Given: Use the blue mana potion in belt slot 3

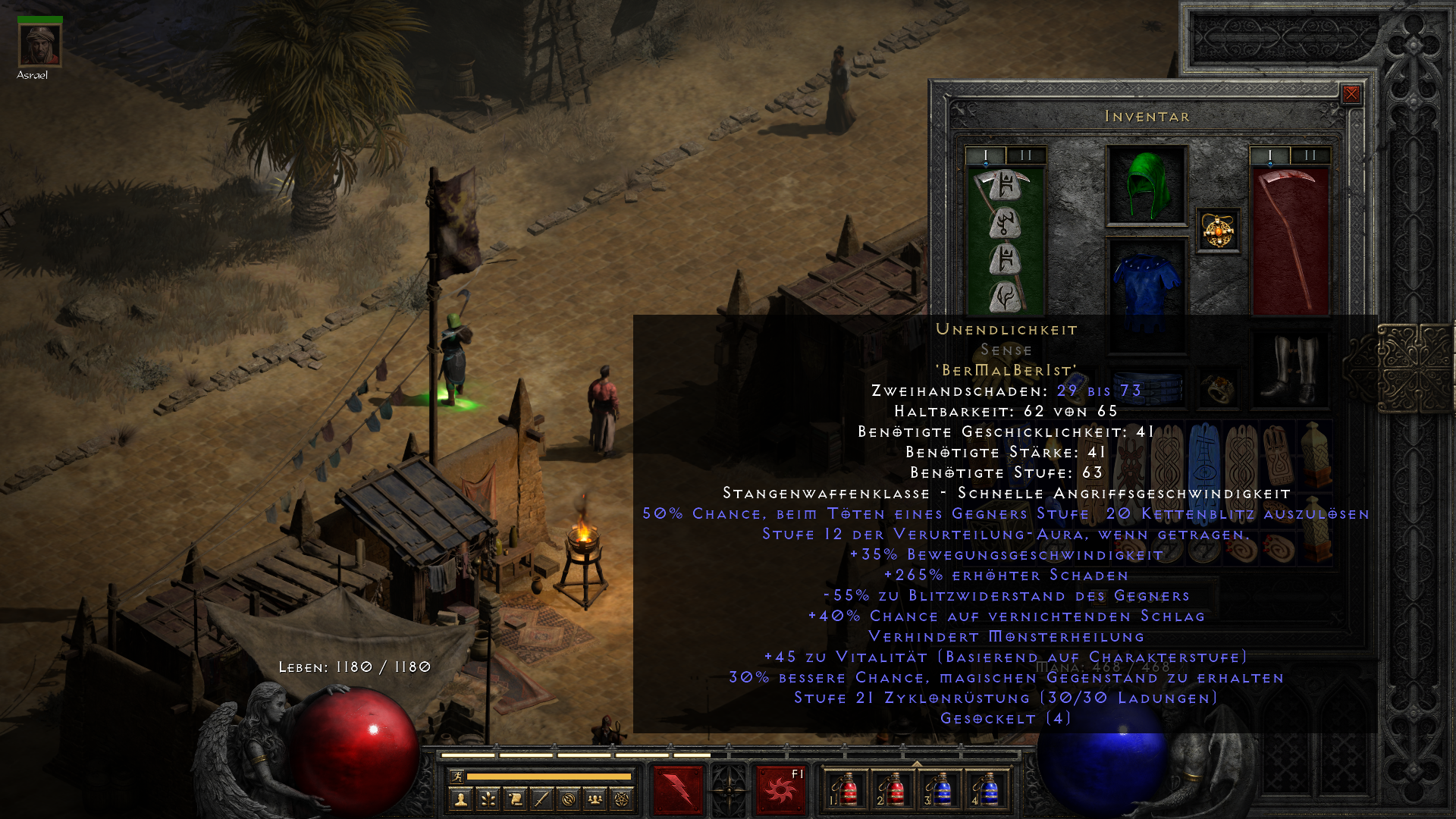Looking at the screenshot, I should (x=939, y=789).
